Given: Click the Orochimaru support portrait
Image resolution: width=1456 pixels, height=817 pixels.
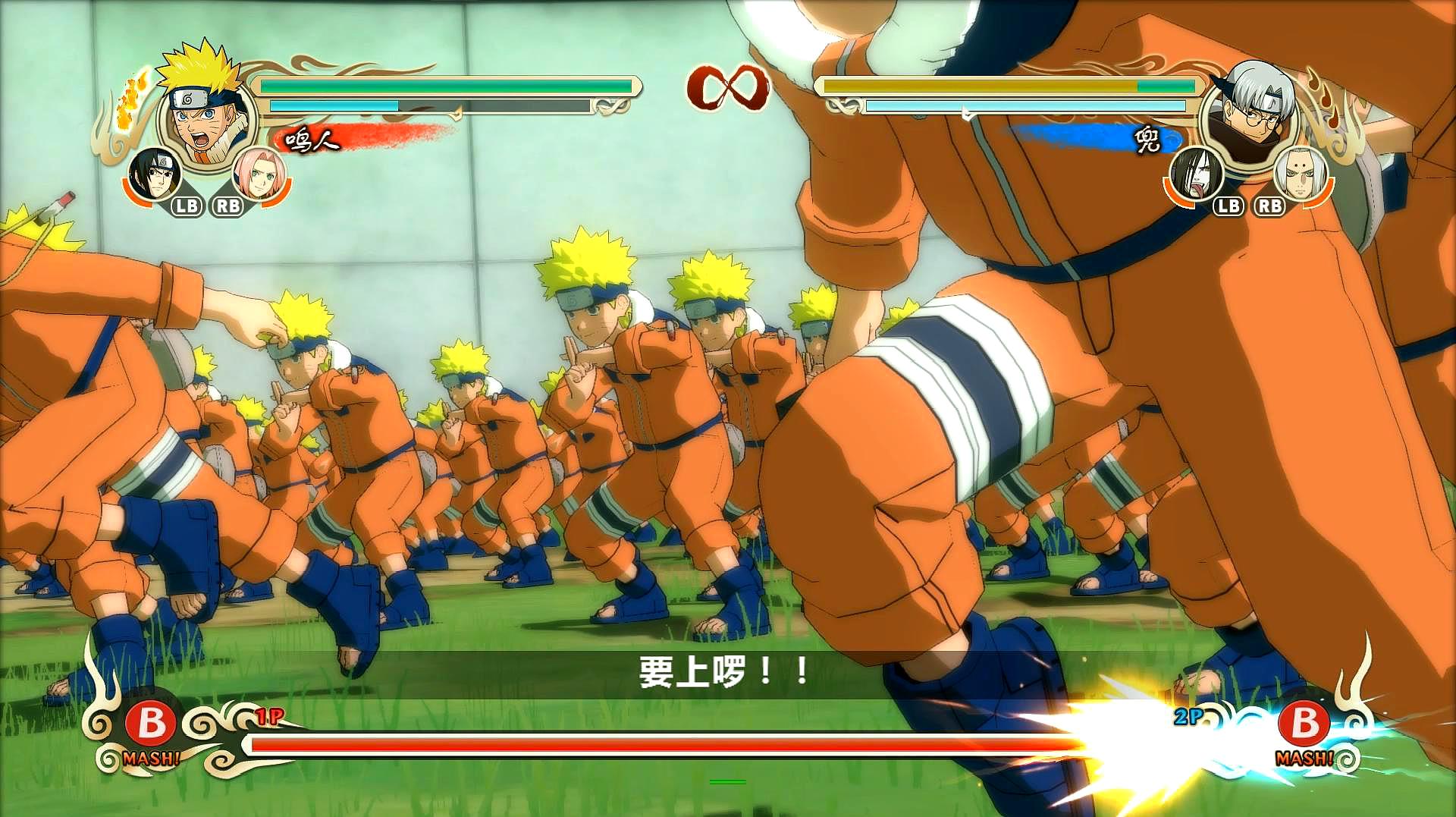Looking at the screenshot, I should [1197, 174].
